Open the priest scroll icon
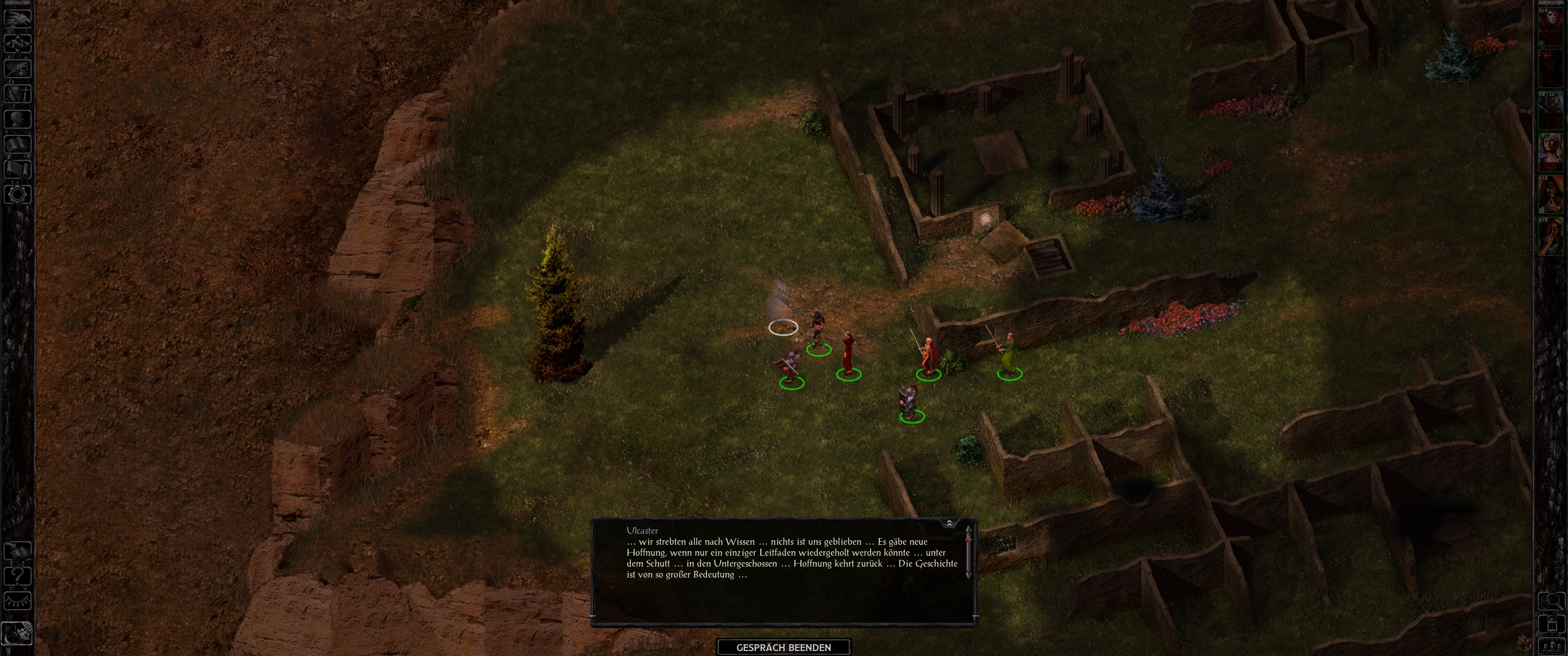The width and height of the screenshot is (1568, 656). (18, 169)
